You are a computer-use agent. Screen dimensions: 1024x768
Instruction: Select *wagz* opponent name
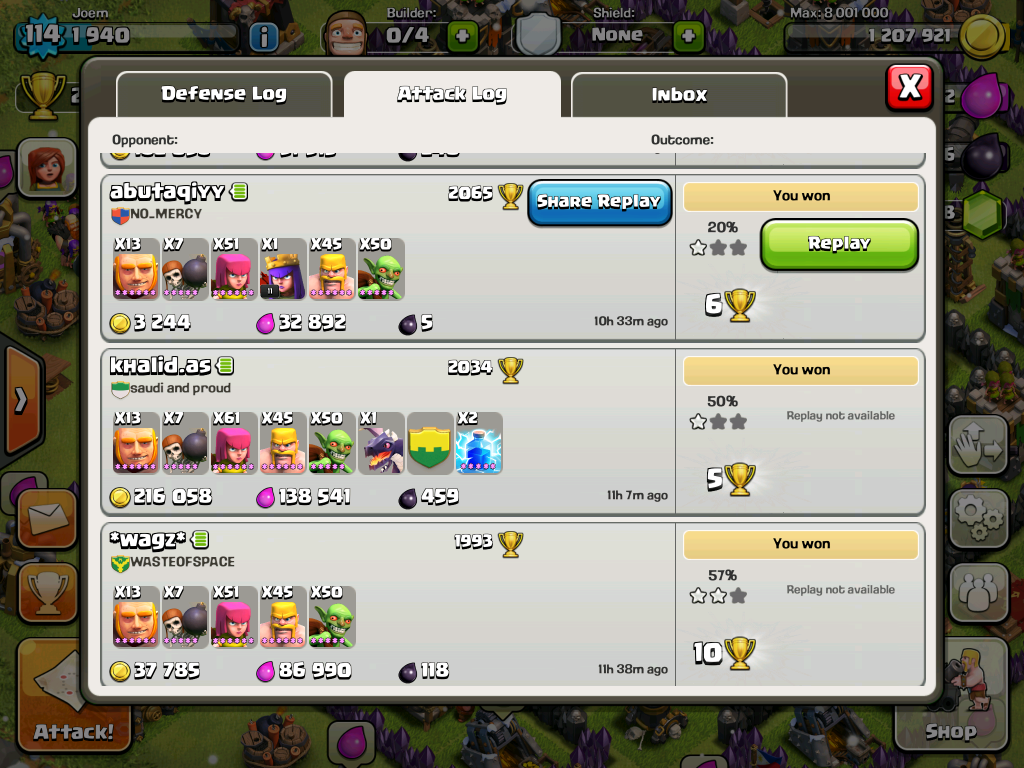tap(148, 540)
